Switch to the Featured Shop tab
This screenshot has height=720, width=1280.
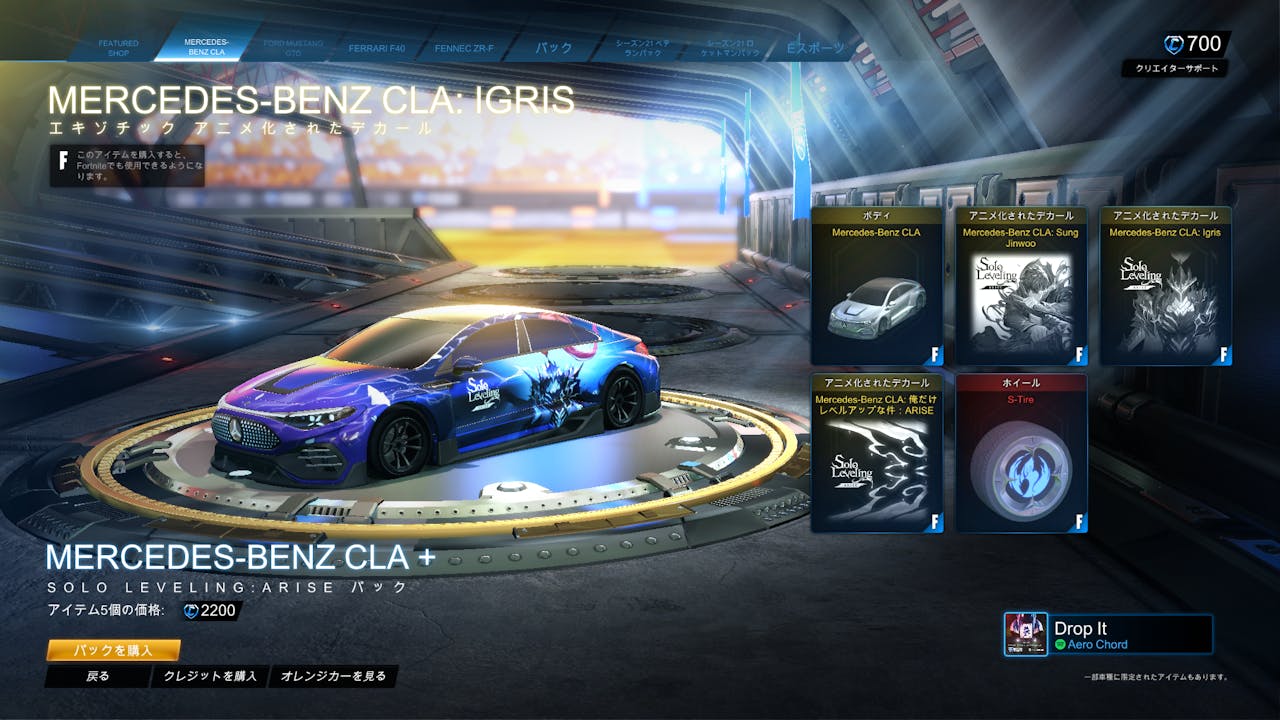(x=118, y=48)
